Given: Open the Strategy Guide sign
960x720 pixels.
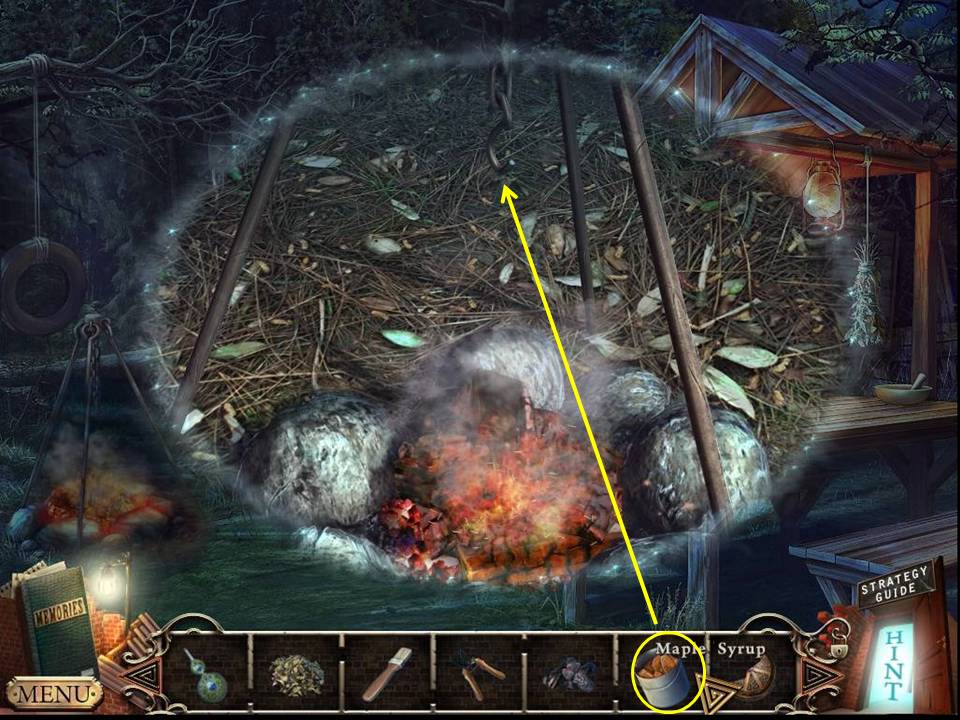Looking at the screenshot, I should [x=894, y=589].
